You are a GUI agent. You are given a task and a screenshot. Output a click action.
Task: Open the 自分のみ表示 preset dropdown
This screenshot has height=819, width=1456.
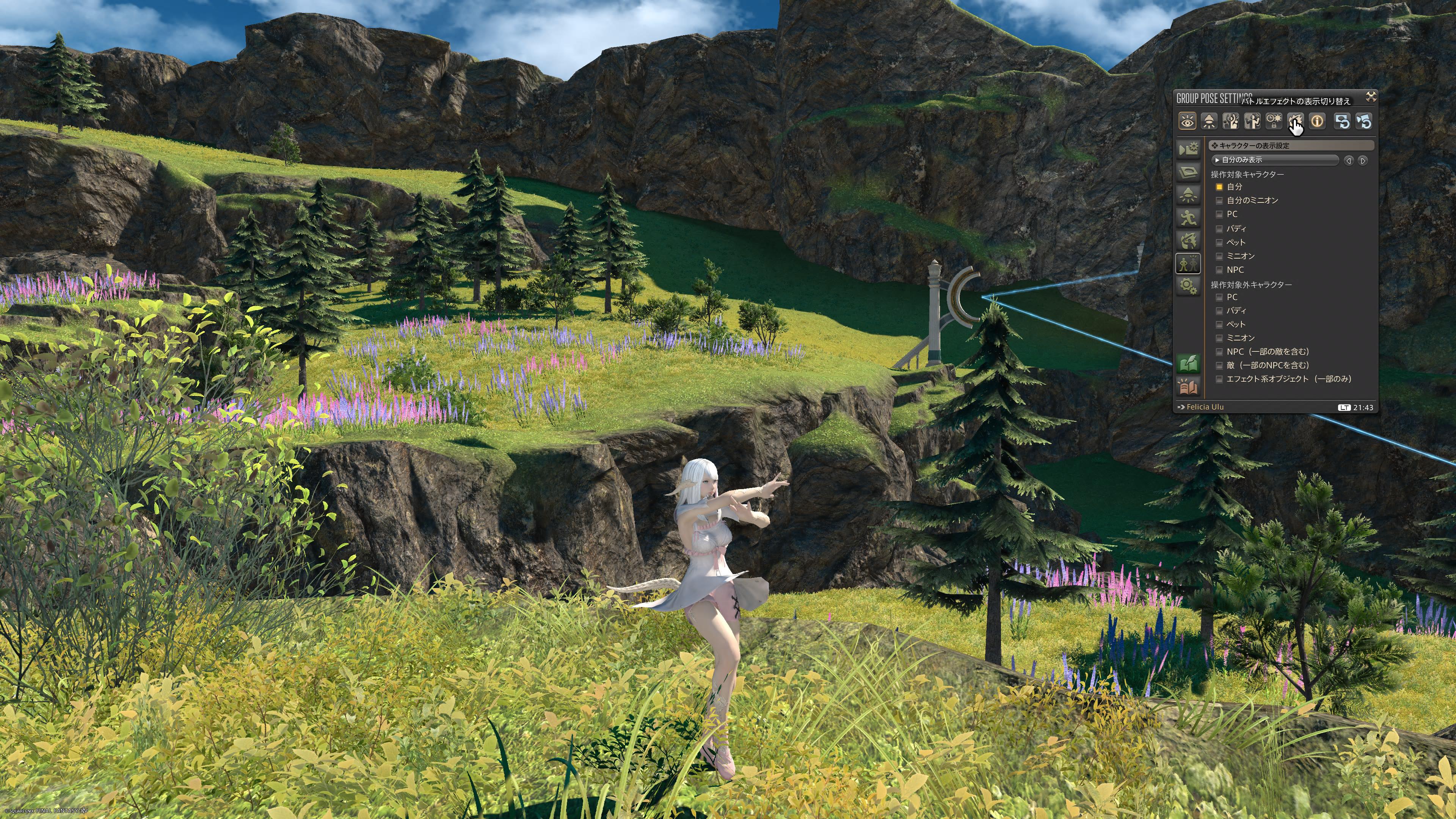pyautogui.click(x=1275, y=160)
